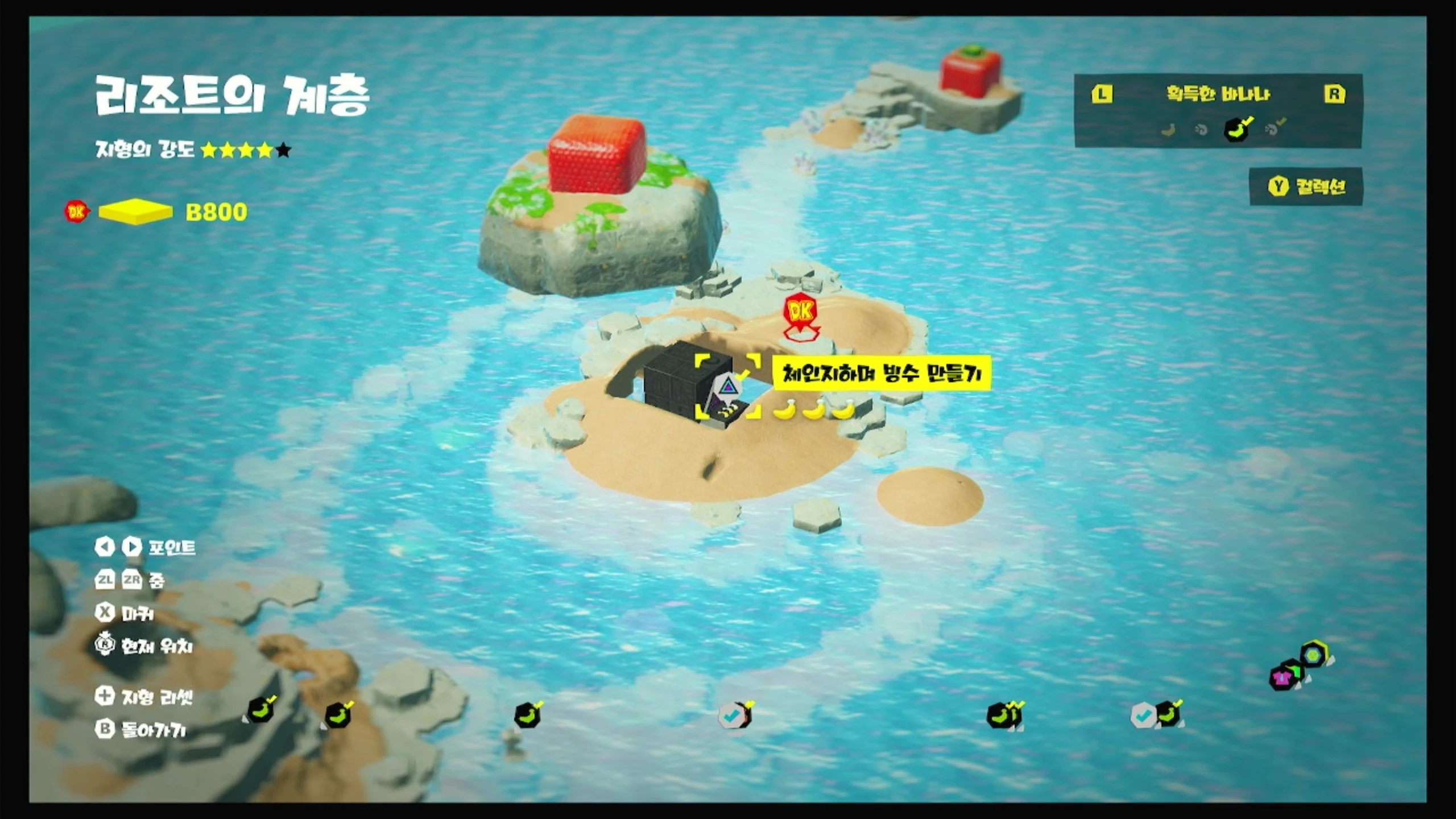Select the fossil filter without a checkmark

(1201, 130)
